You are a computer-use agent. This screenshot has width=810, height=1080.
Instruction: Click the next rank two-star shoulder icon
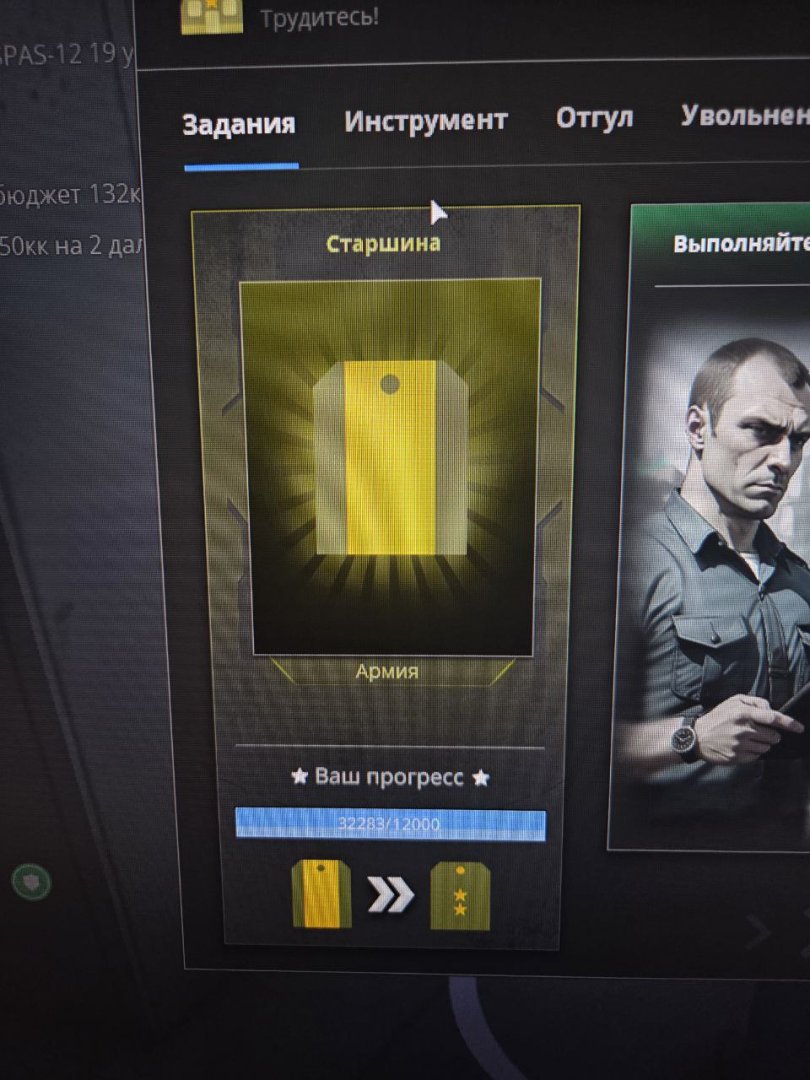tap(460, 896)
